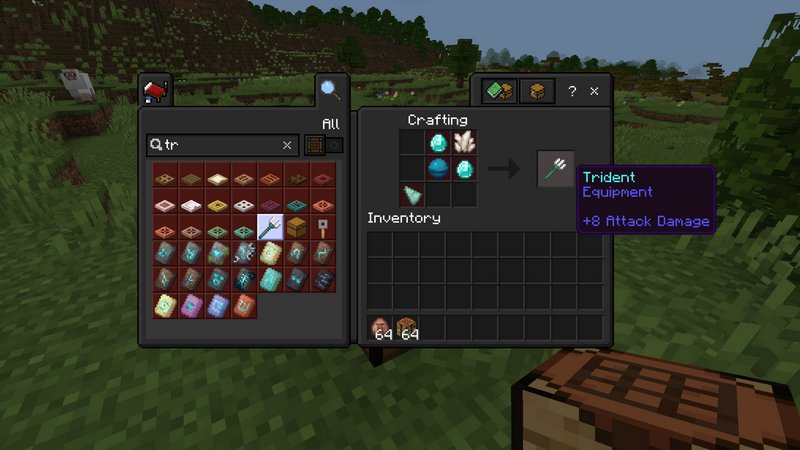Select the trident recipe in the list

270,228
